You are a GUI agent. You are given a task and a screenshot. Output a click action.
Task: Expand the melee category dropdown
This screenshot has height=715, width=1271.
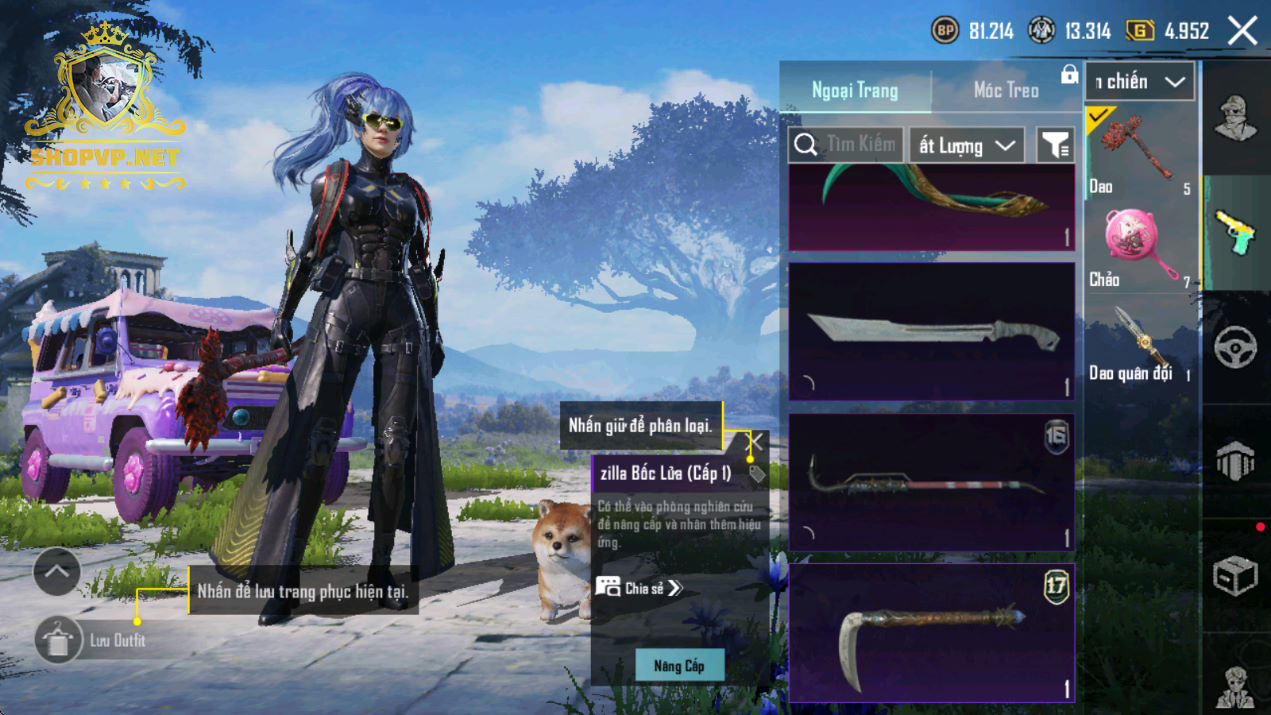(1140, 82)
